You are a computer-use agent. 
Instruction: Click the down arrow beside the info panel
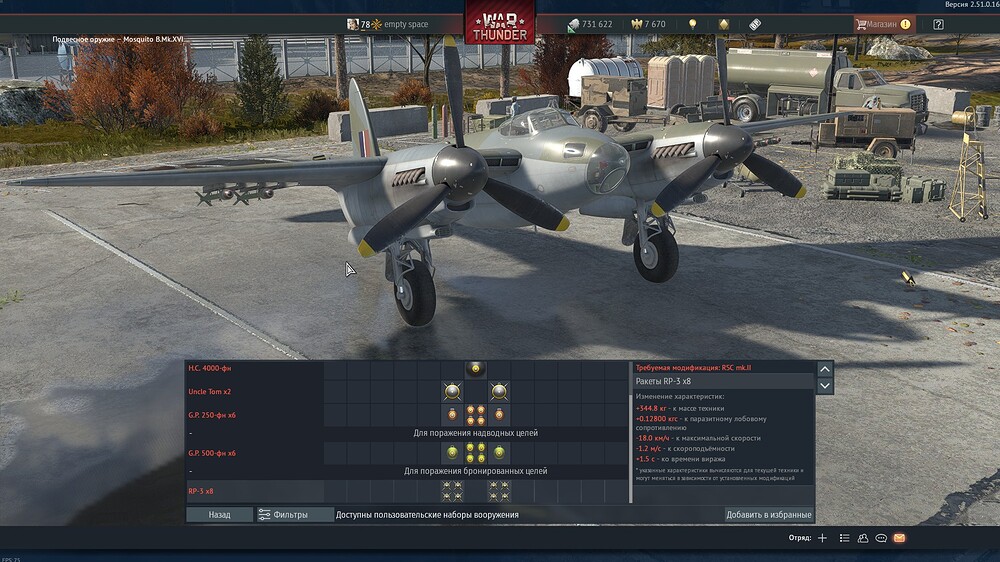[825, 386]
